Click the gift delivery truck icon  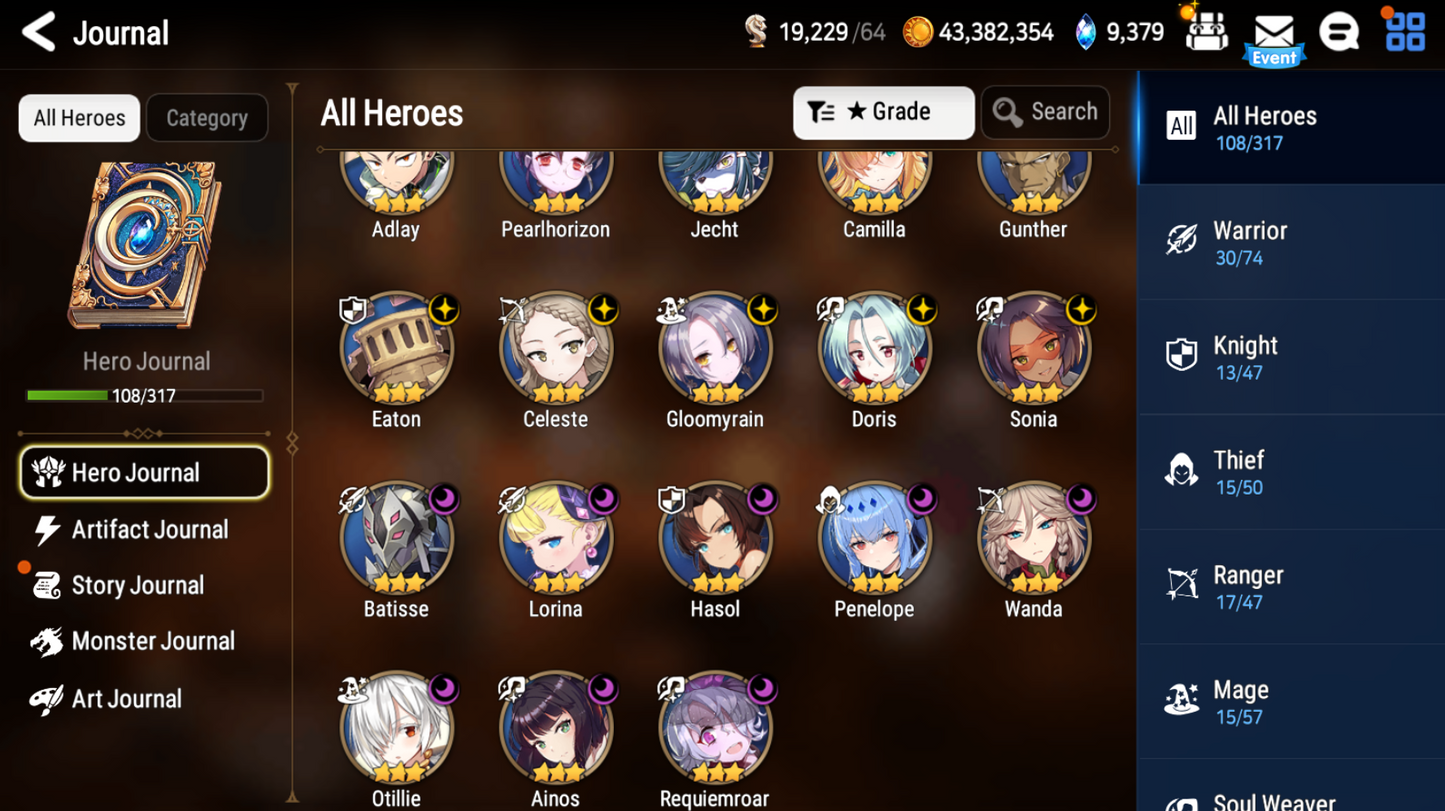(1205, 31)
